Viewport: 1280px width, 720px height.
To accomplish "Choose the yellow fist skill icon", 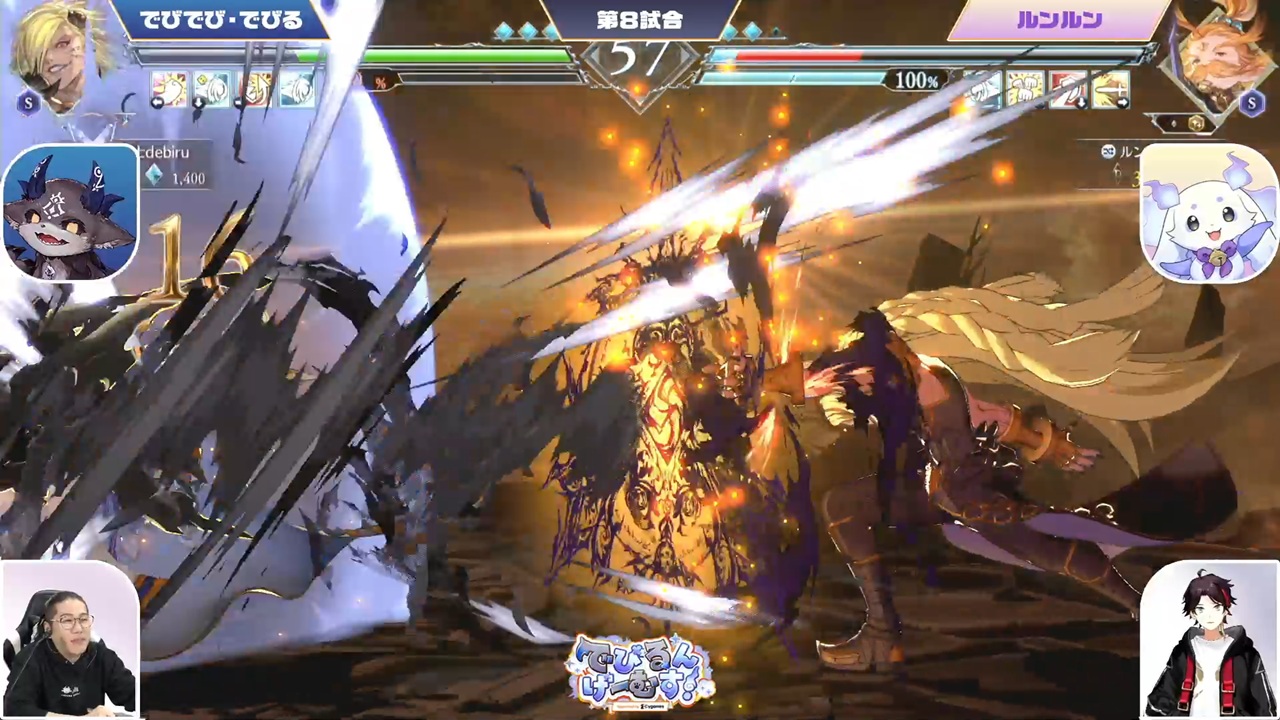I will (x=1025, y=89).
